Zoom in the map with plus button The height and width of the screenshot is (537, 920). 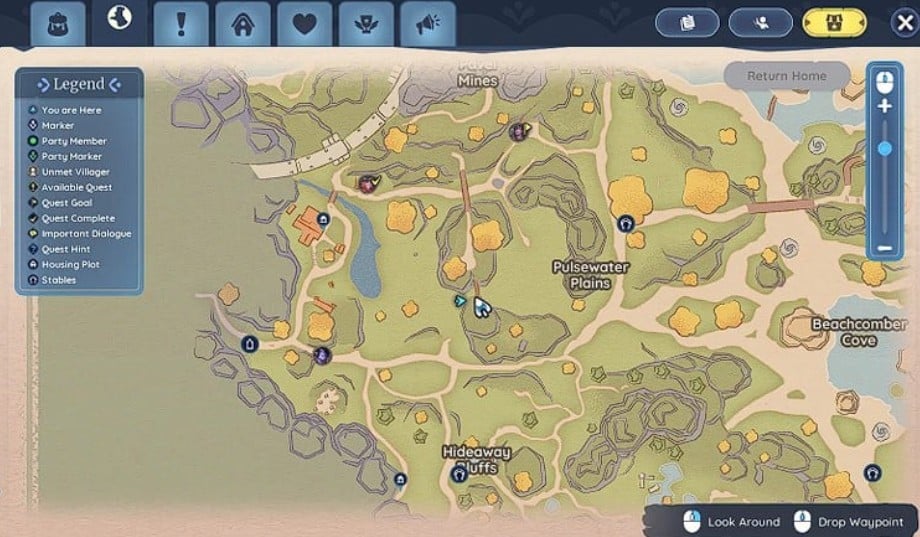884,106
